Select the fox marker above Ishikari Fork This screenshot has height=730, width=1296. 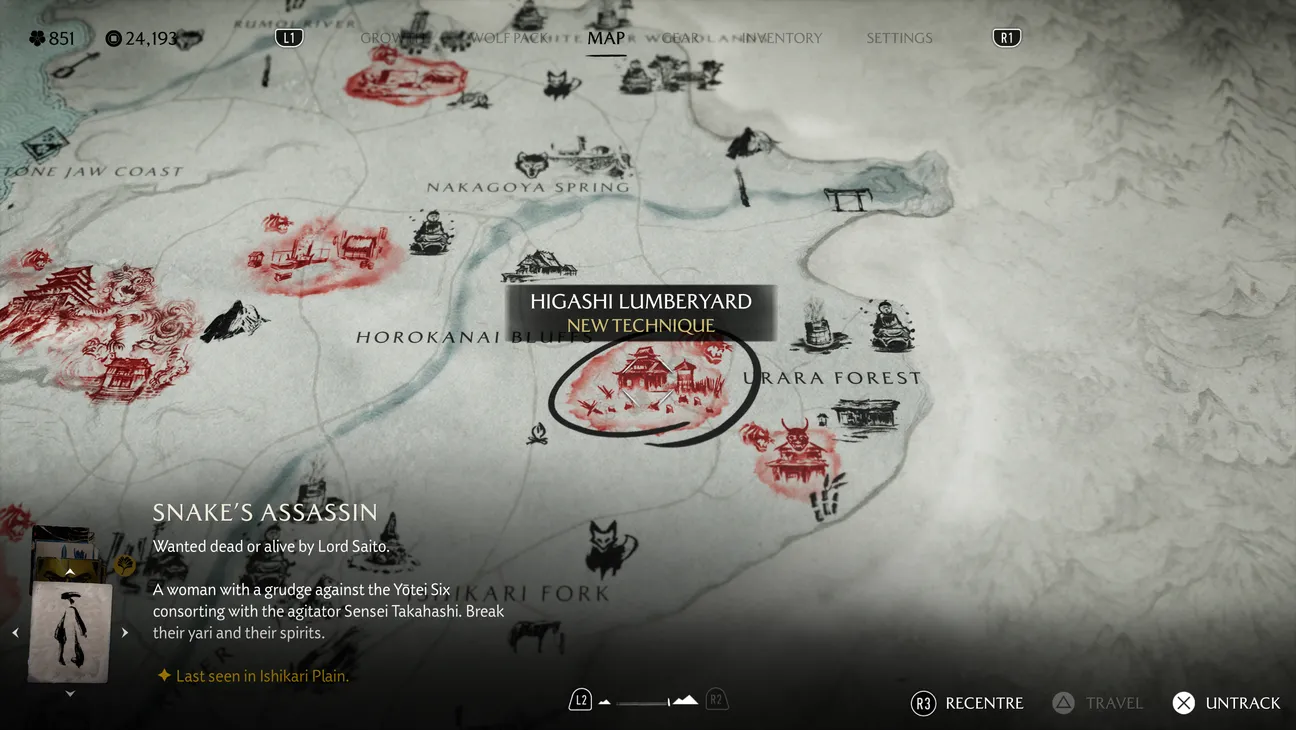pos(611,546)
